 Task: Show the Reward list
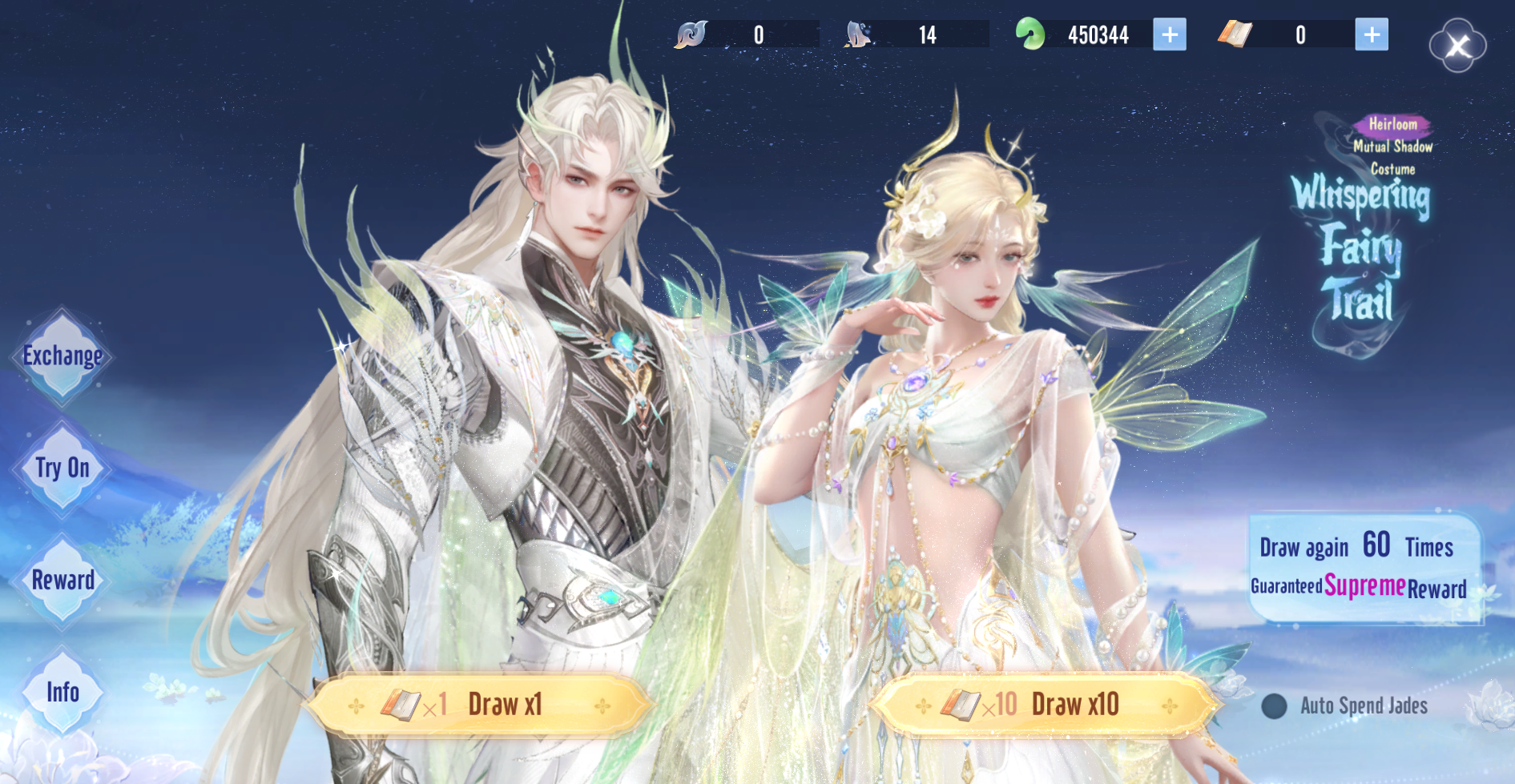click(x=62, y=581)
